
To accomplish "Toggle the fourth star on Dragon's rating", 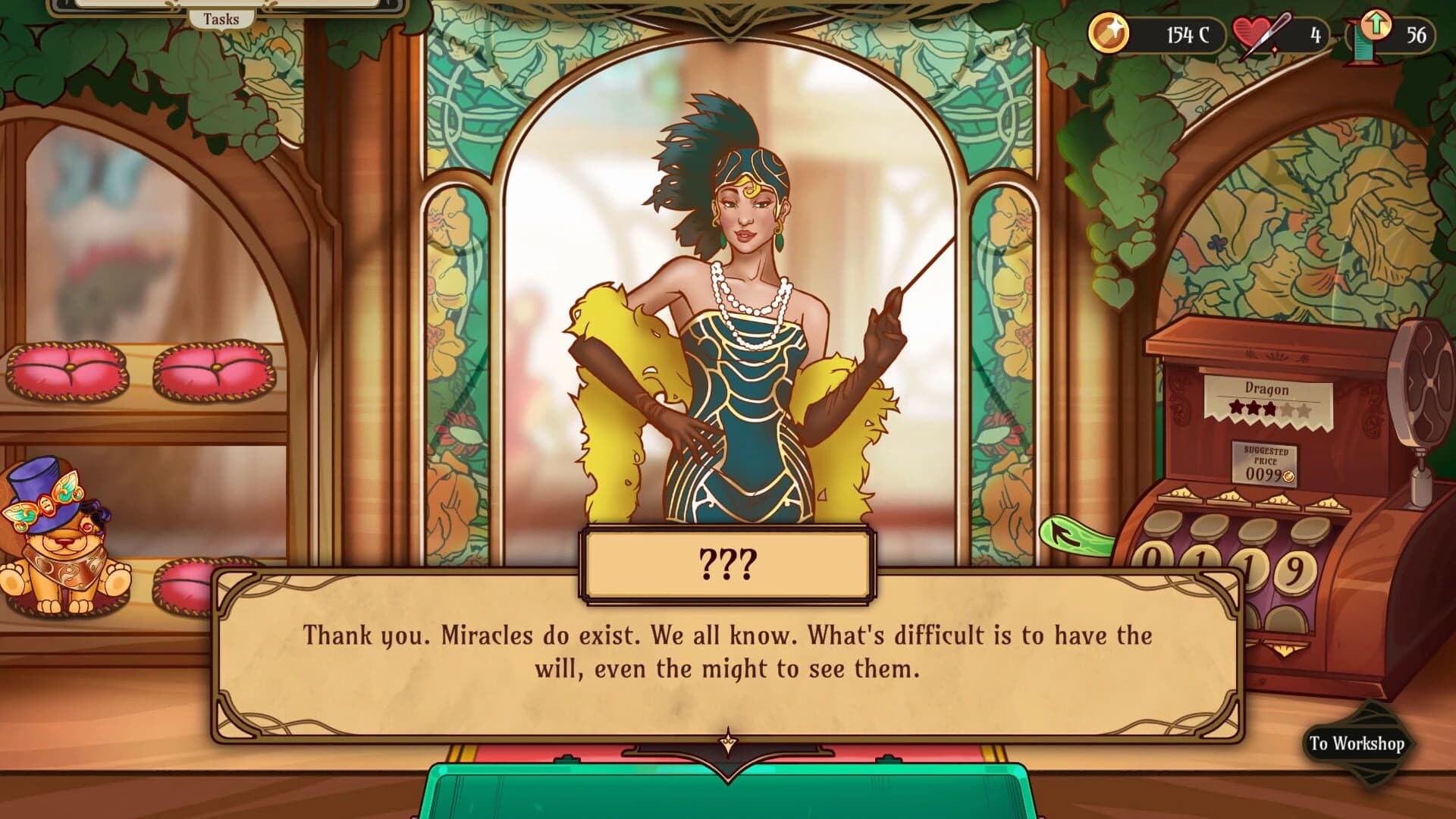I will point(1288,409).
